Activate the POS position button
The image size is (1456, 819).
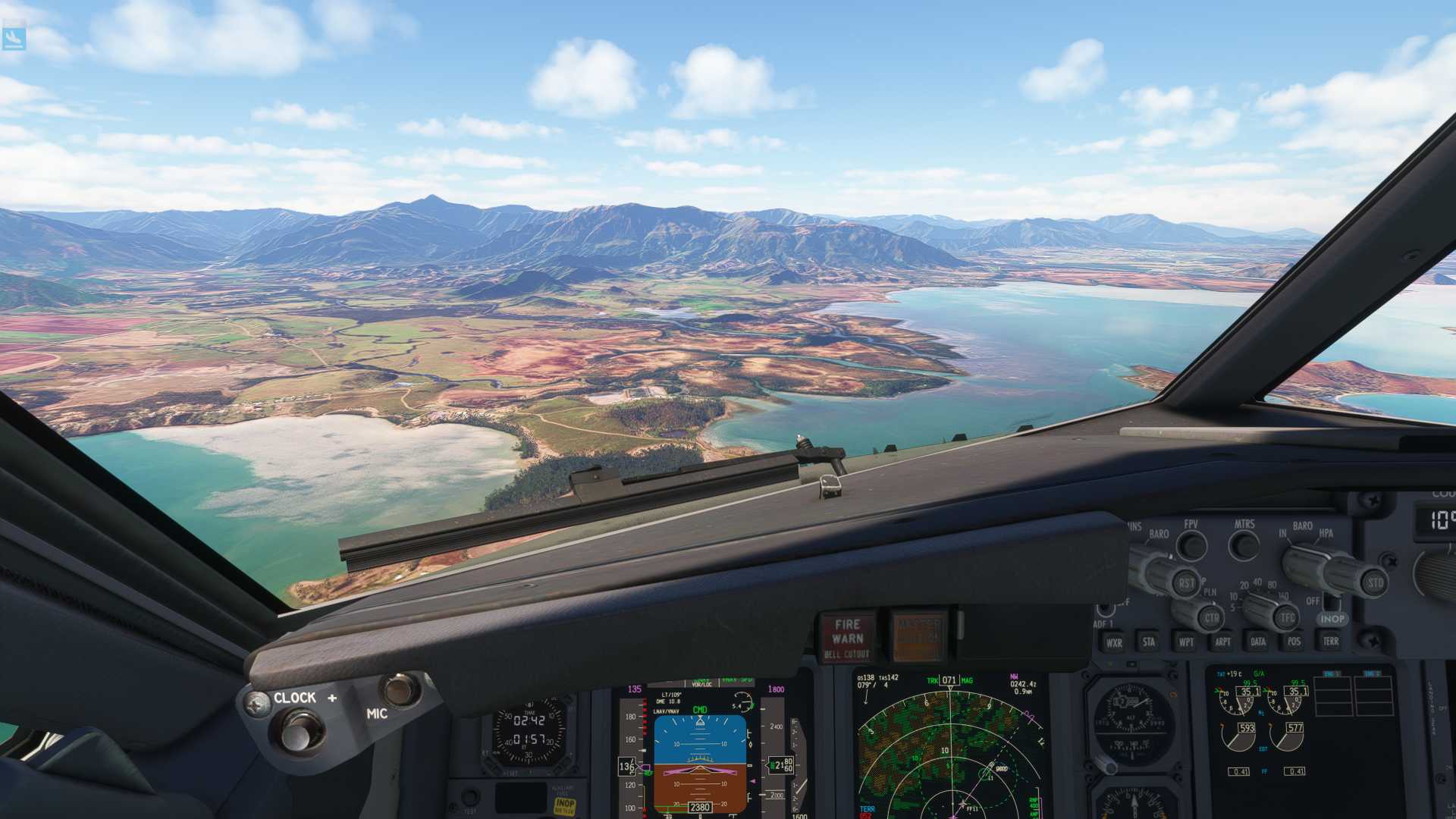tap(1294, 642)
